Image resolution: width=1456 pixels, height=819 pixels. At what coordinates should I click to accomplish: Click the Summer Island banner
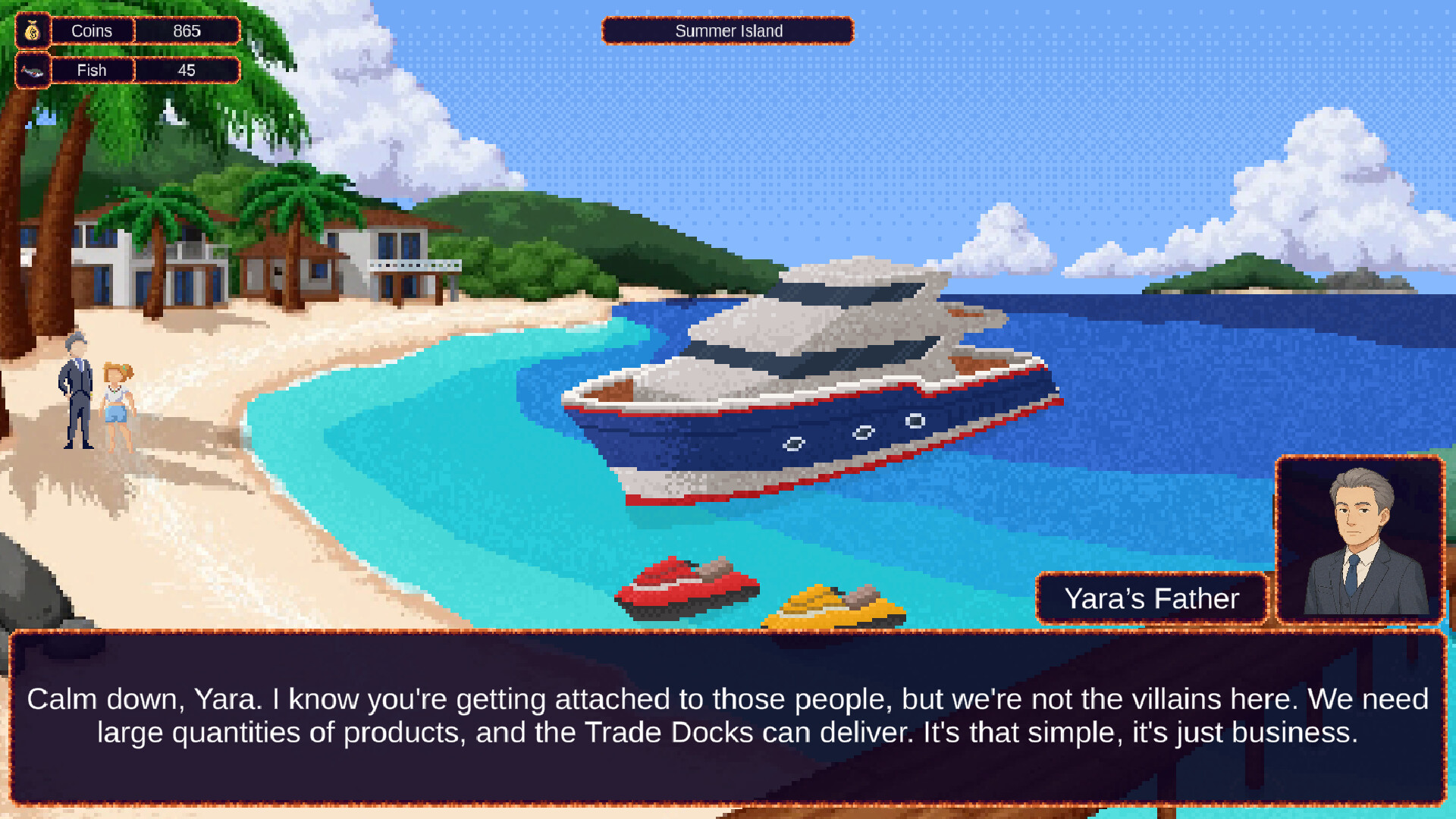pos(727,31)
